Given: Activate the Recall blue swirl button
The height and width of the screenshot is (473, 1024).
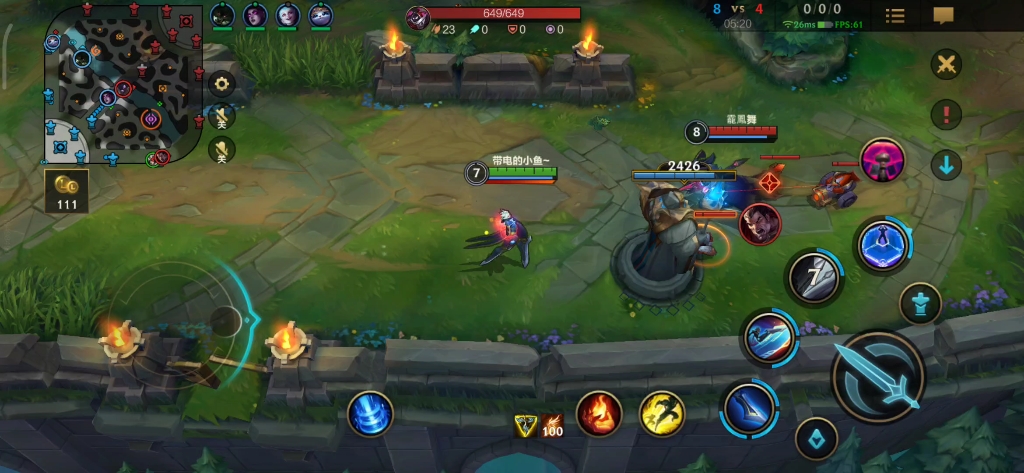Looking at the screenshot, I should click(371, 413).
